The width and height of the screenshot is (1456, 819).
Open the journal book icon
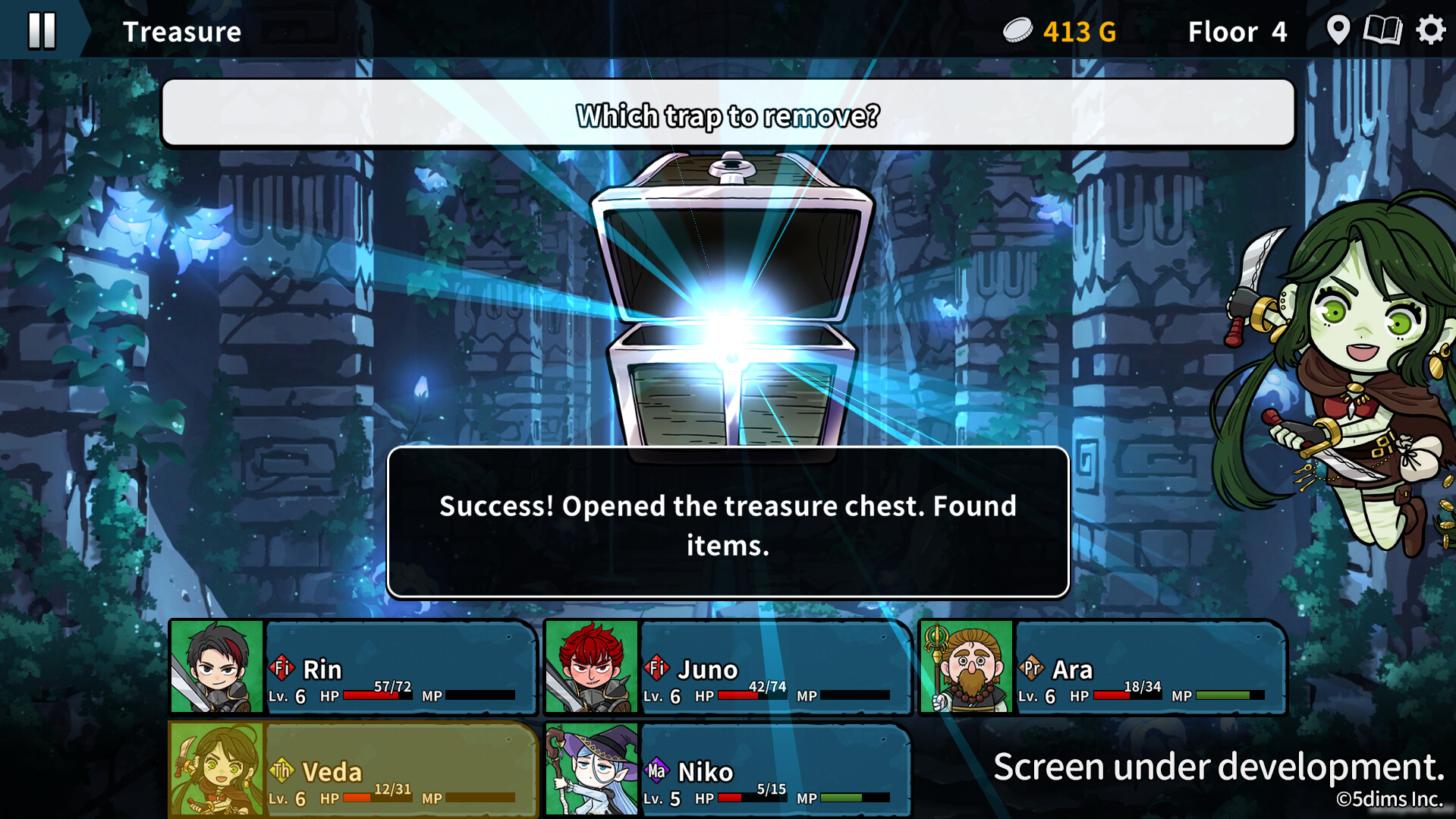click(1384, 30)
